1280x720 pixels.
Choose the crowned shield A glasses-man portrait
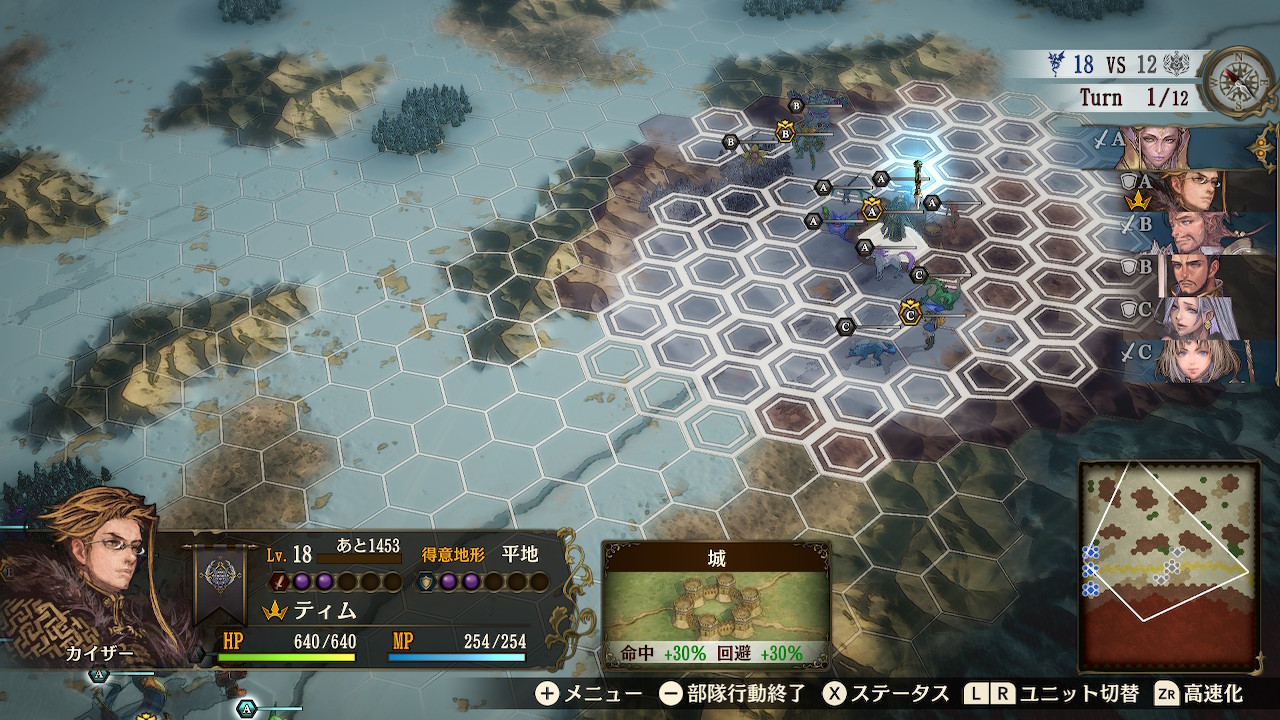coord(1190,190)
